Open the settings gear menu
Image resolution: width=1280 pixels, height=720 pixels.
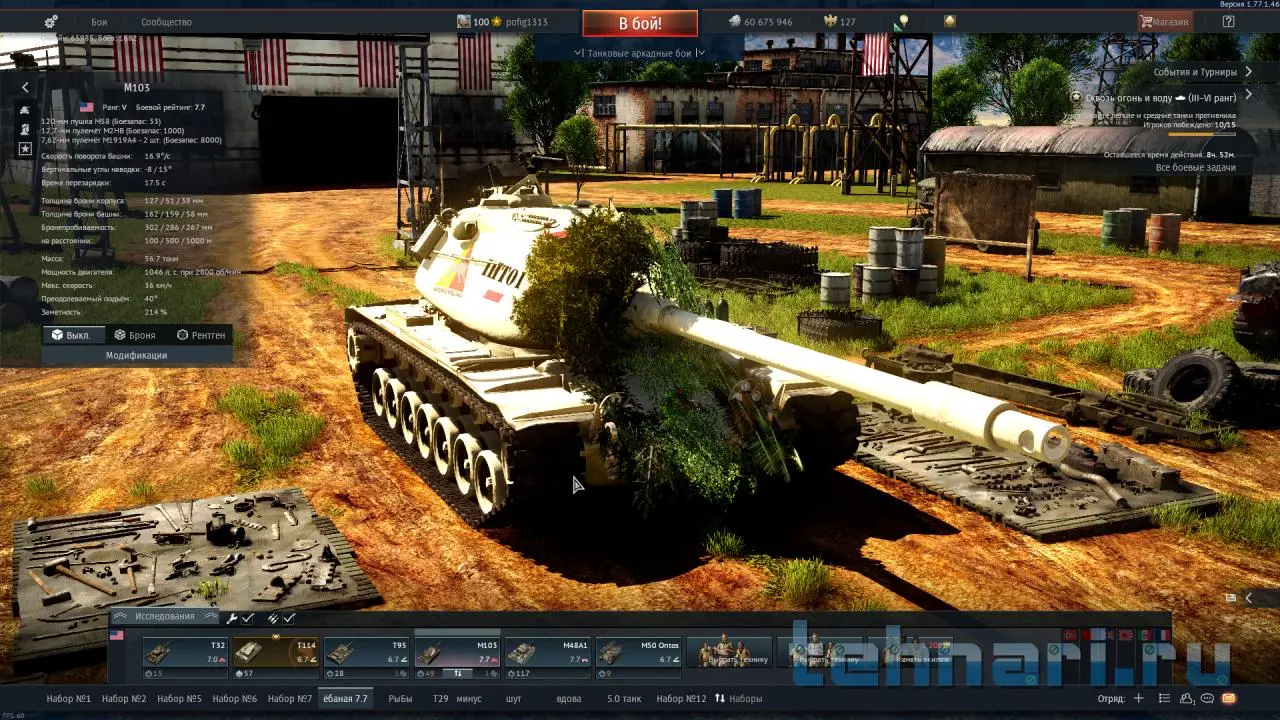pos(51,22)
